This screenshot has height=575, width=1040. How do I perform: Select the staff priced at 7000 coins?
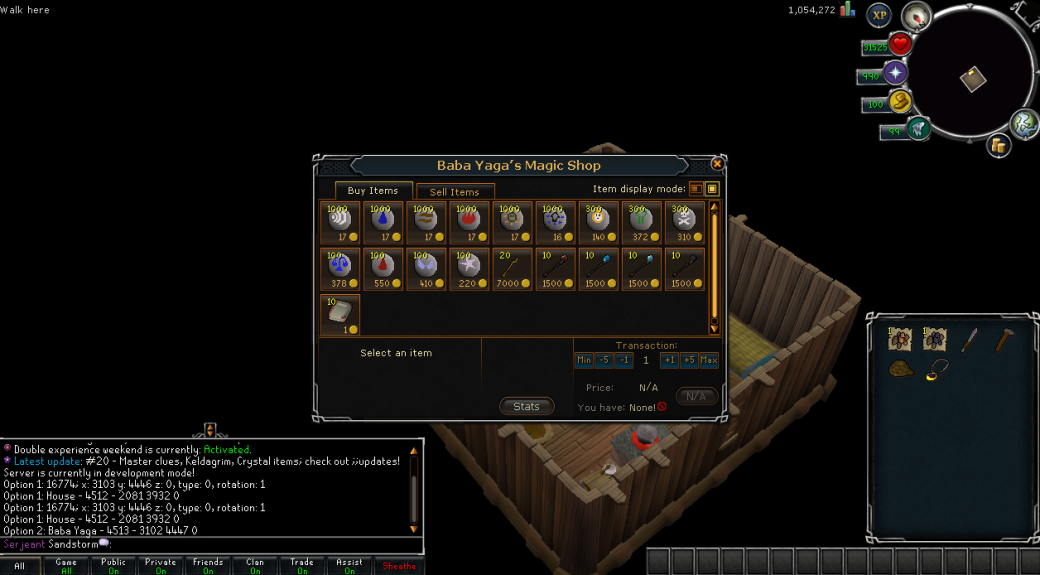512,269
